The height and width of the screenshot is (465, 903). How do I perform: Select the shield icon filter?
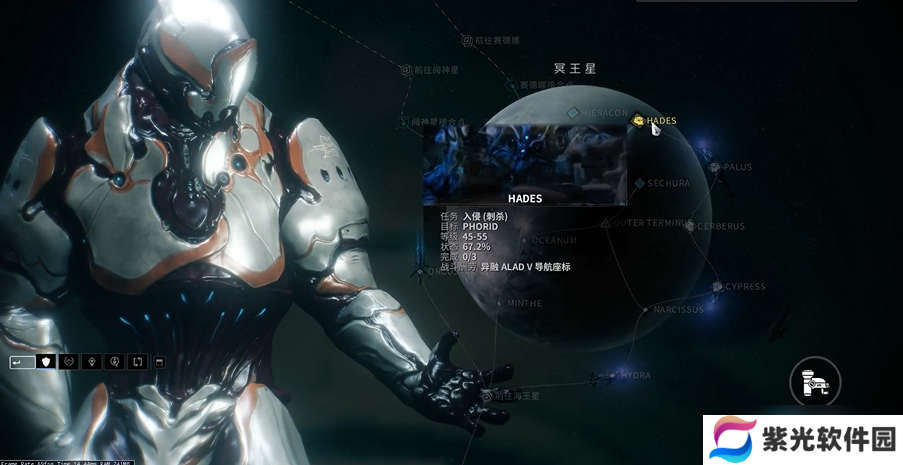pos(46,361)
